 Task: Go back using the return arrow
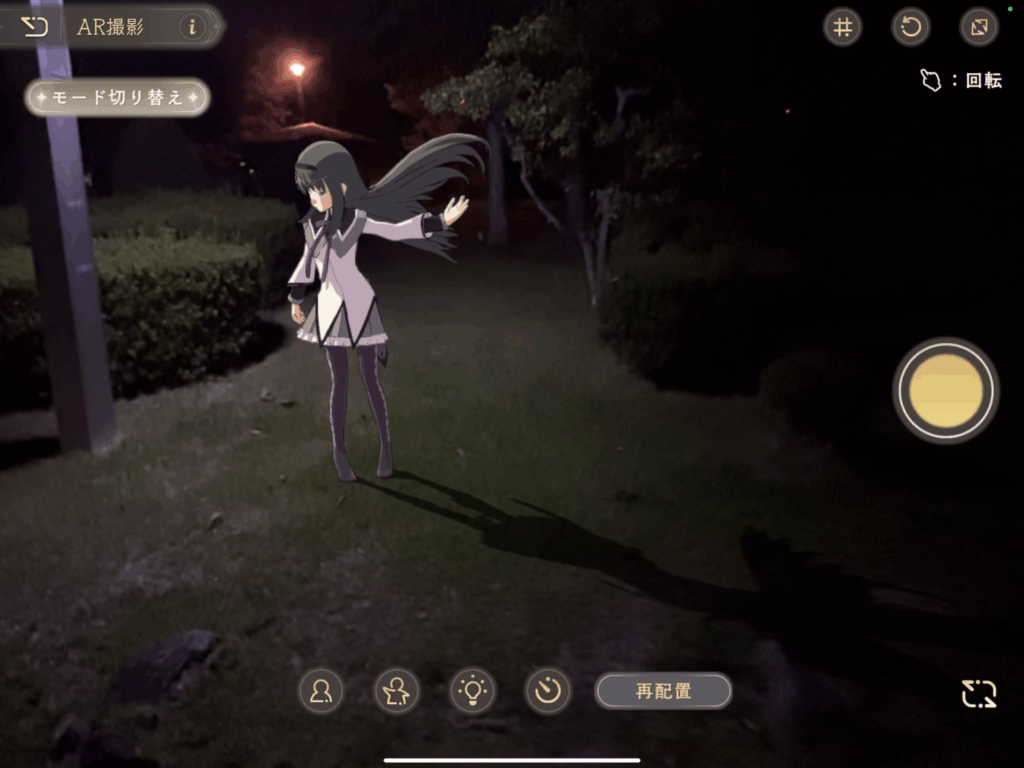coord(35,26)
